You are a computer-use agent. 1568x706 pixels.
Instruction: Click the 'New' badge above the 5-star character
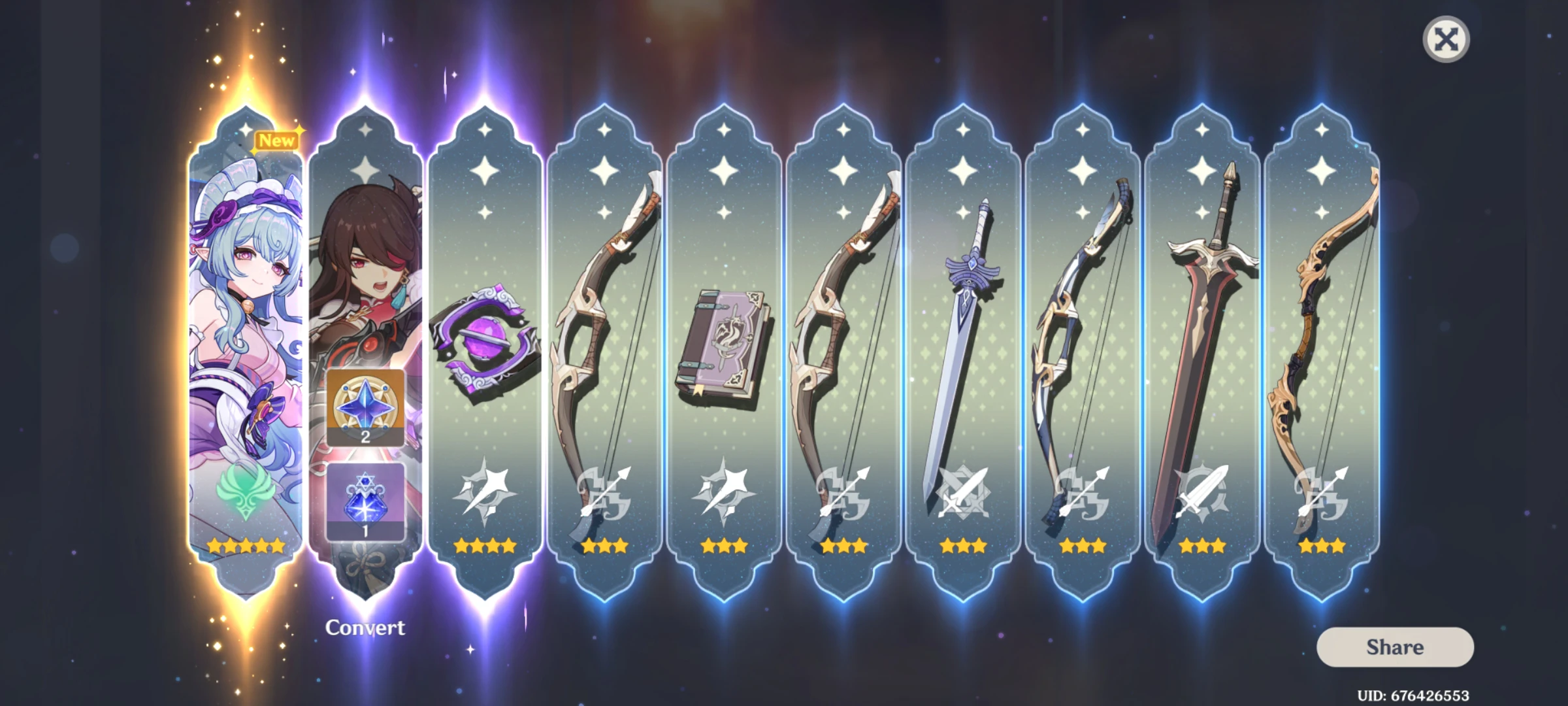[x=276, y=139]
